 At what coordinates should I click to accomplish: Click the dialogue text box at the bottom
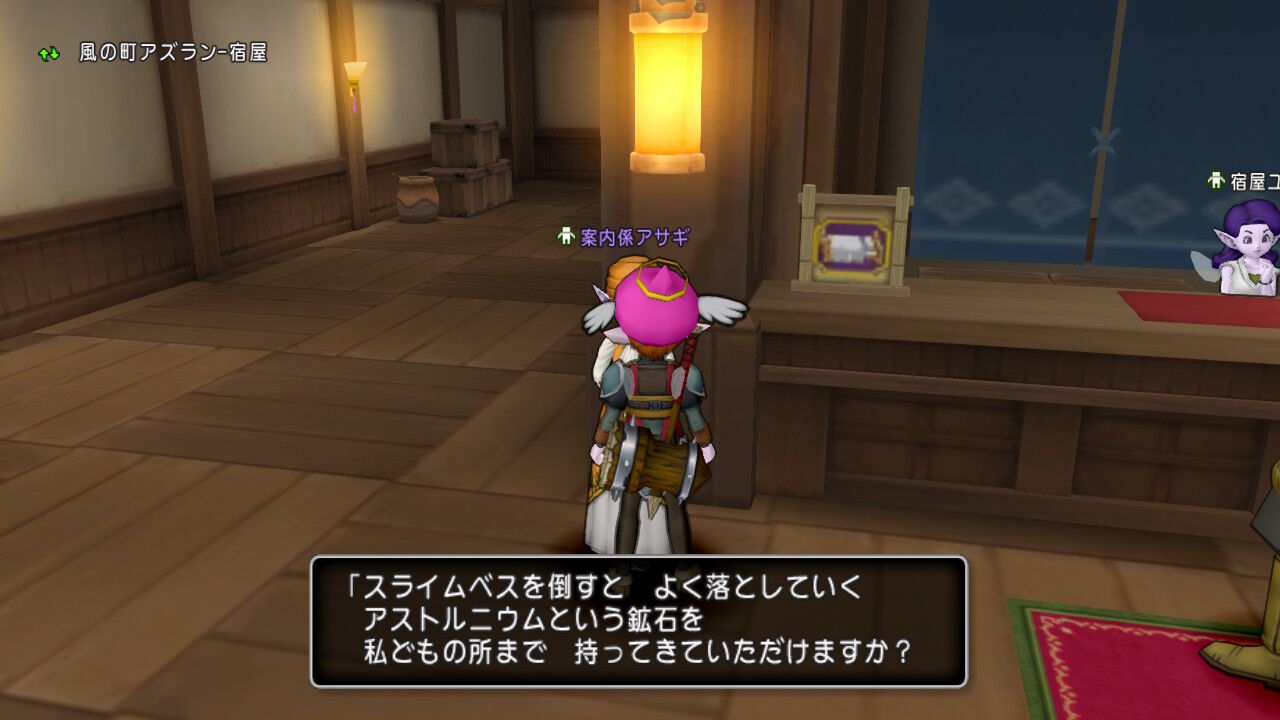[640, 620]
